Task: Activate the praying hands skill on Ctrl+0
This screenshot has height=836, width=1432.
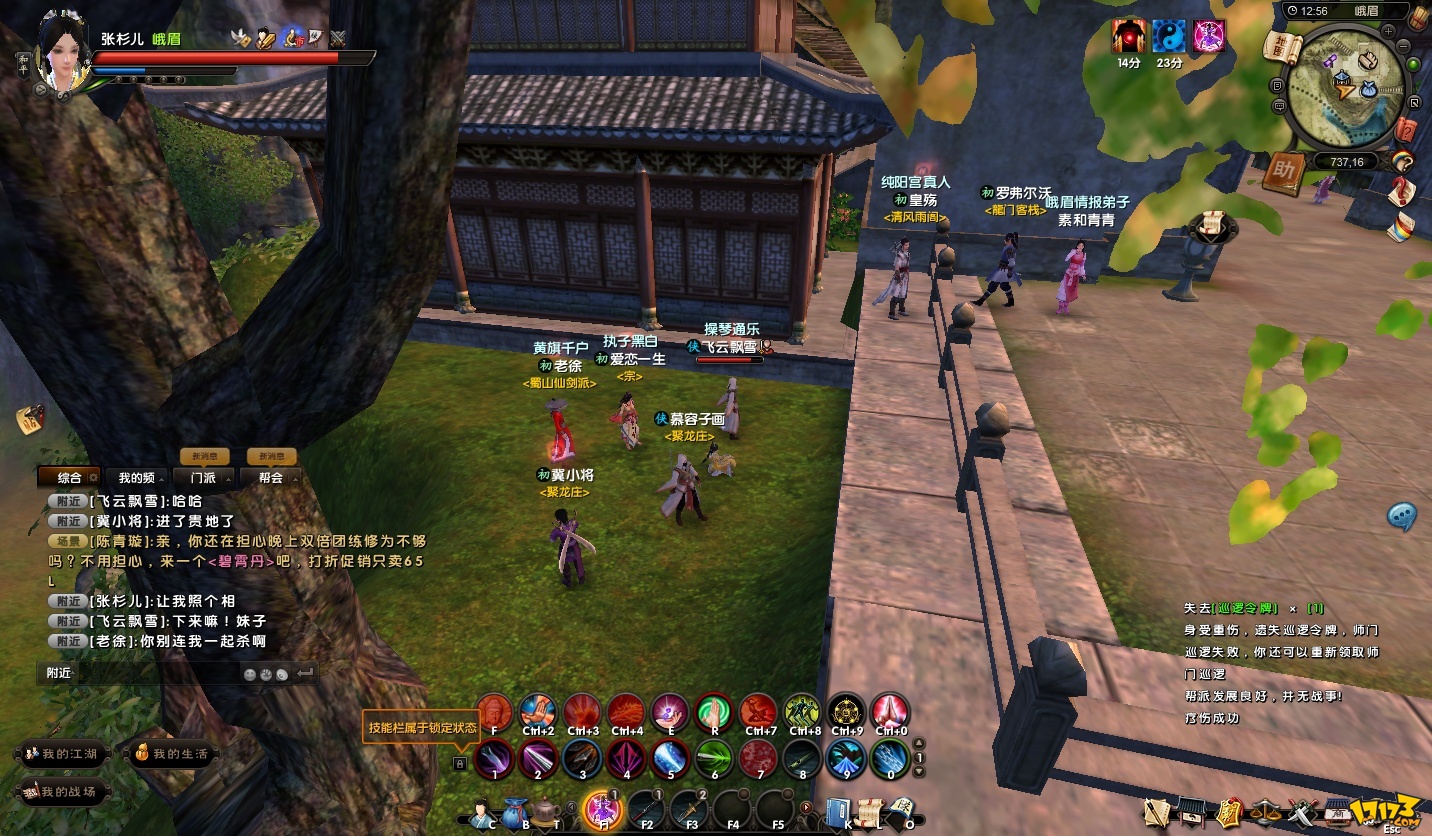Action: [889, 712]
